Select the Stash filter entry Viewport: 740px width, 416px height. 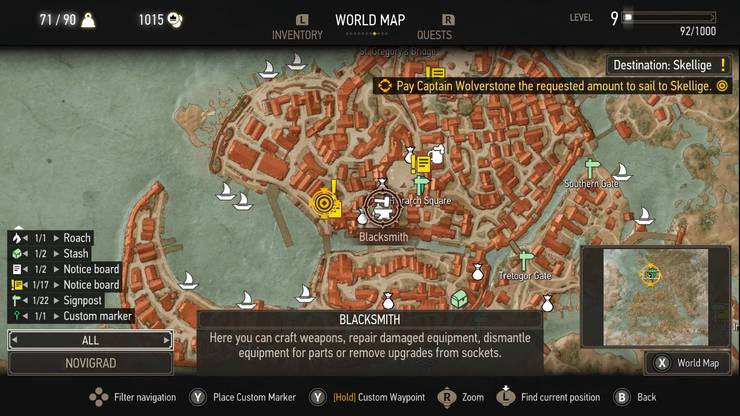point(76,254)
